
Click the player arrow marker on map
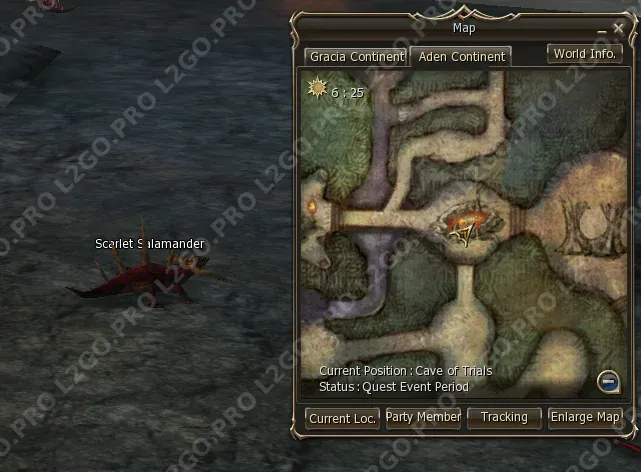click(x=463, y=233)
